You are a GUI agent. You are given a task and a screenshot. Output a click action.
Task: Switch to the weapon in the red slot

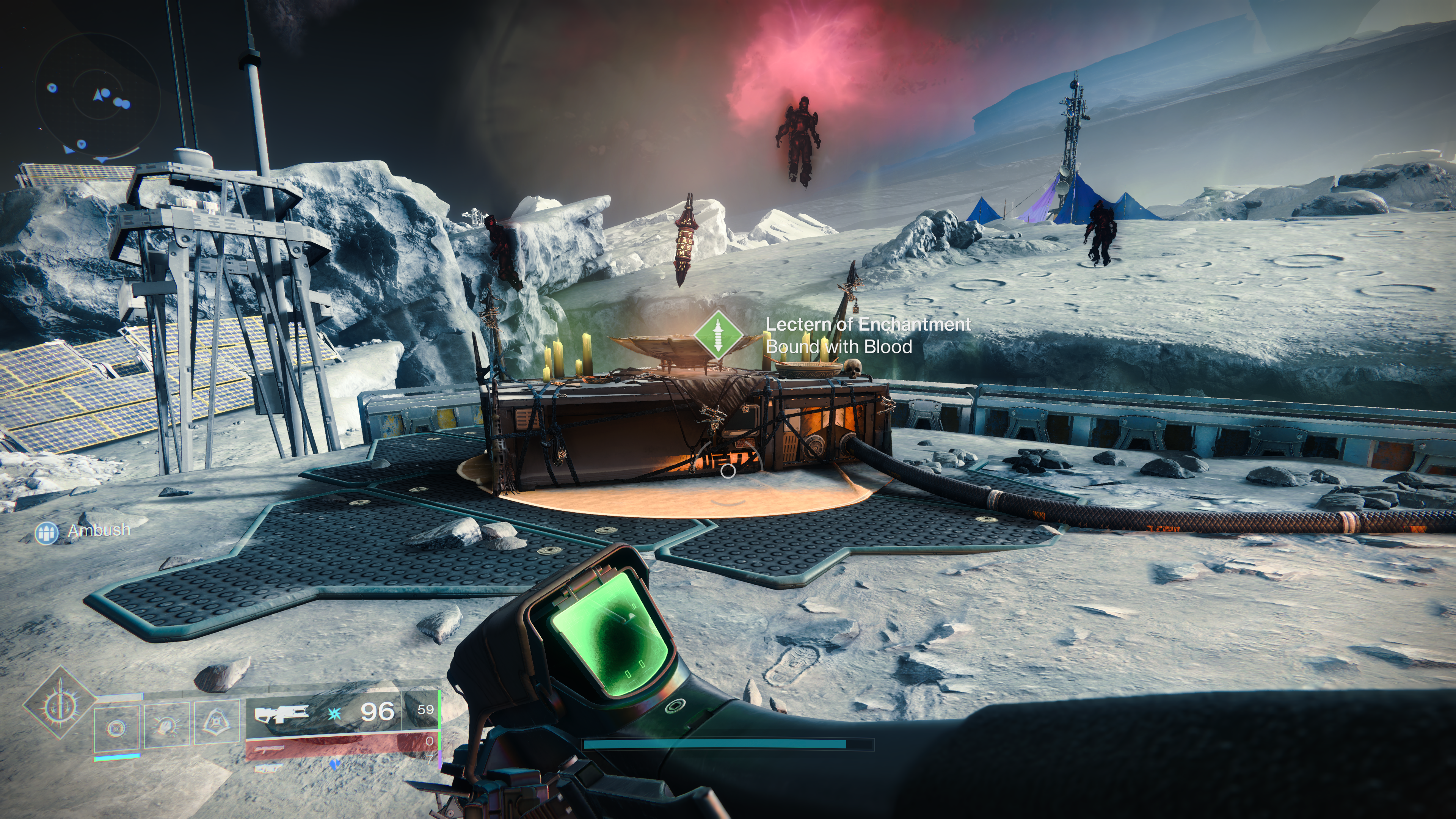[268, 750]
